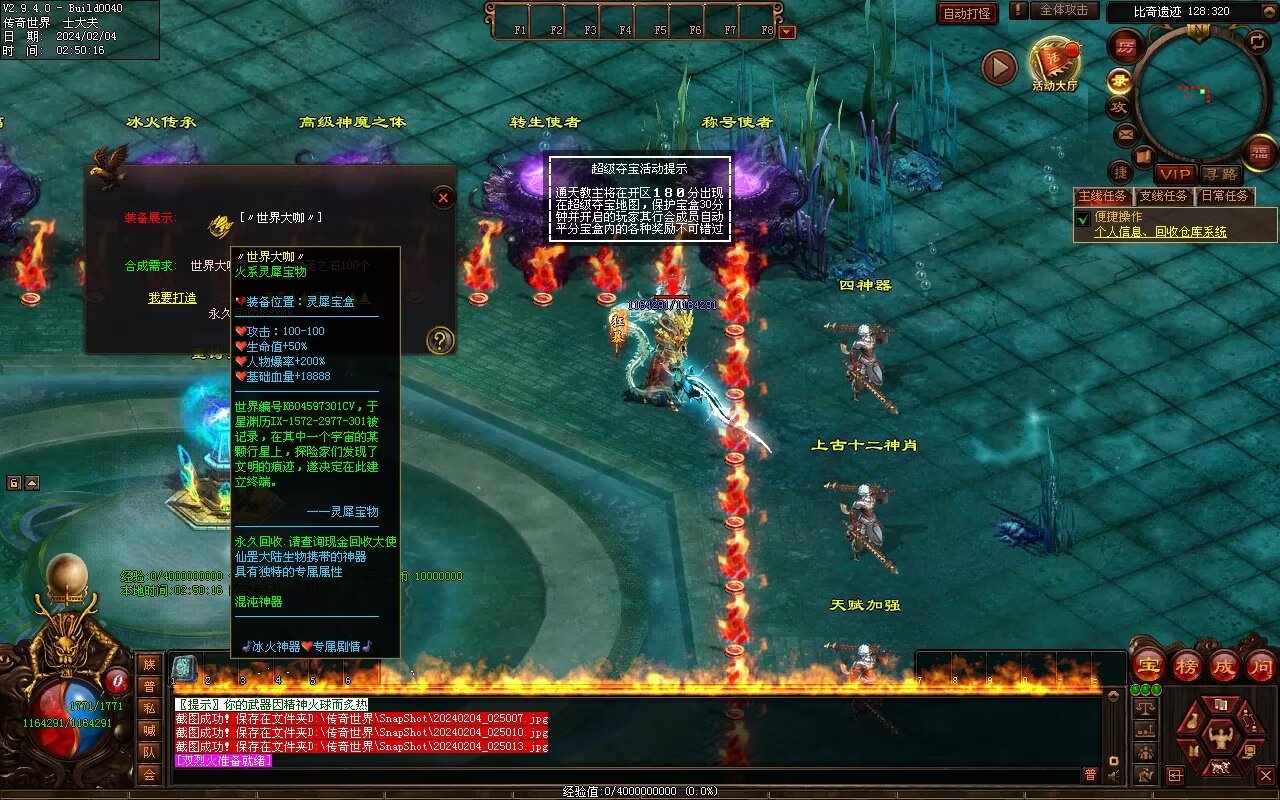Viewport: 1280px width, 800px height.
Task: Click the round play arrow button
Action: click(x=999, y=68)
